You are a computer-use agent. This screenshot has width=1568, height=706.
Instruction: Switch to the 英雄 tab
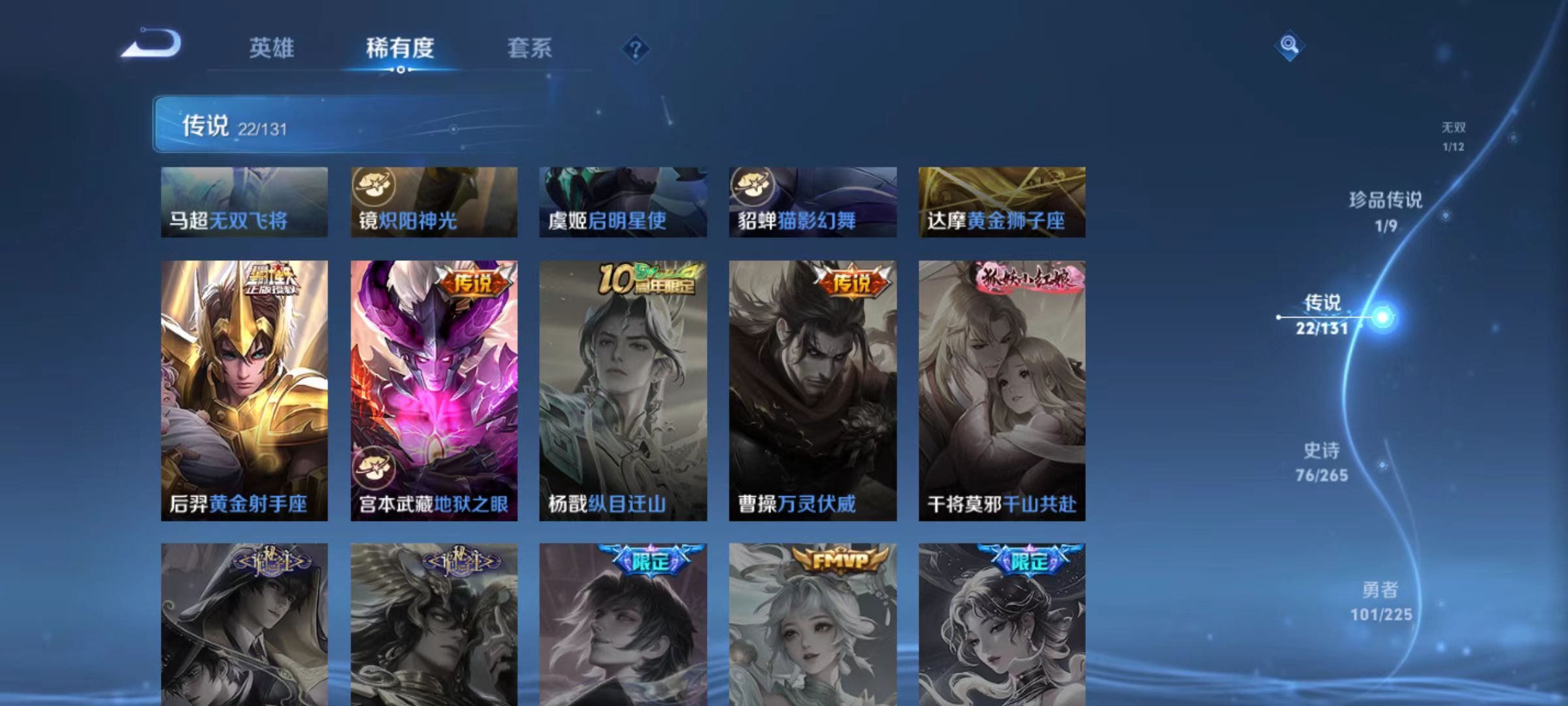[272, 48]
